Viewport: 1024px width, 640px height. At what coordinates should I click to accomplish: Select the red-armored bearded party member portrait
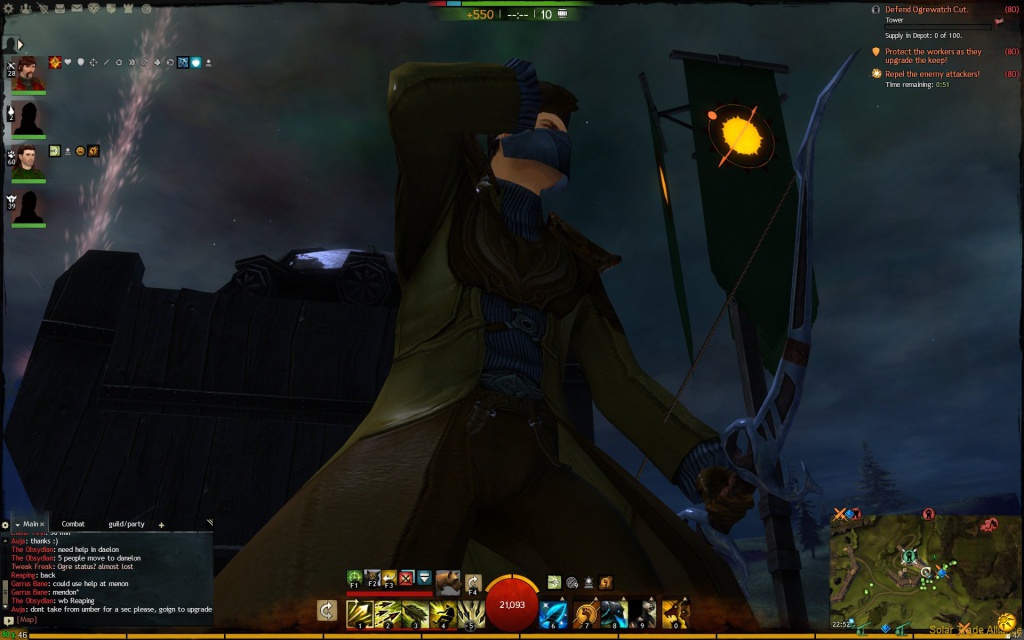click(x=29, y=73)
